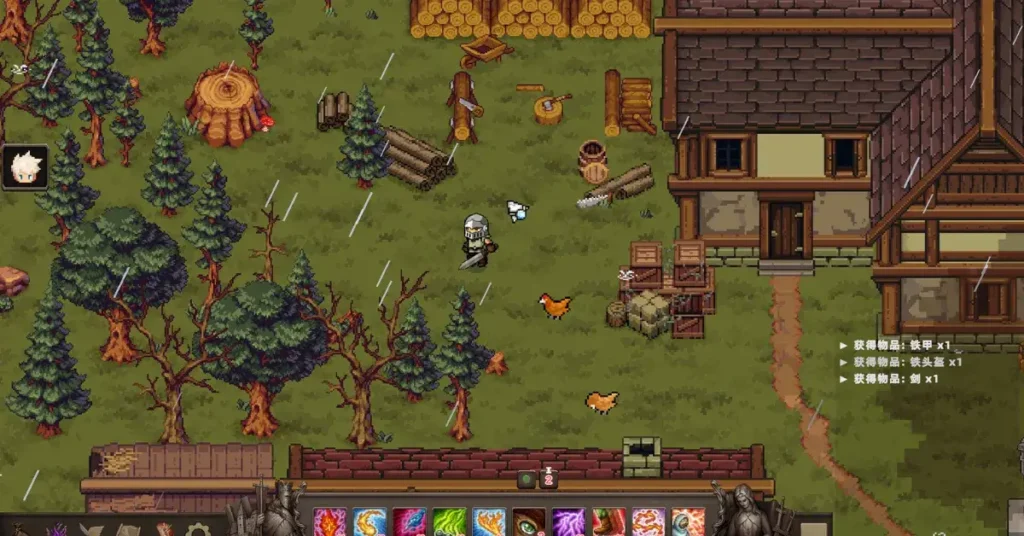This screenshot has height=536, width=1024.
Task: Open the gear settings icon
Action: point(198,530)
